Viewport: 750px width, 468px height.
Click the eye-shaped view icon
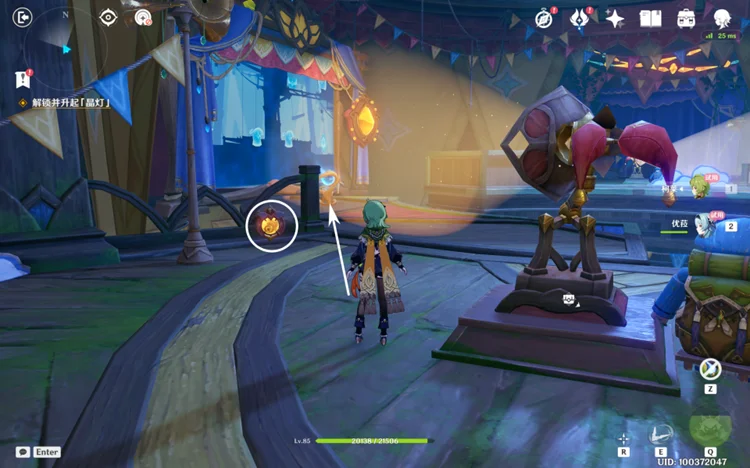108,17
